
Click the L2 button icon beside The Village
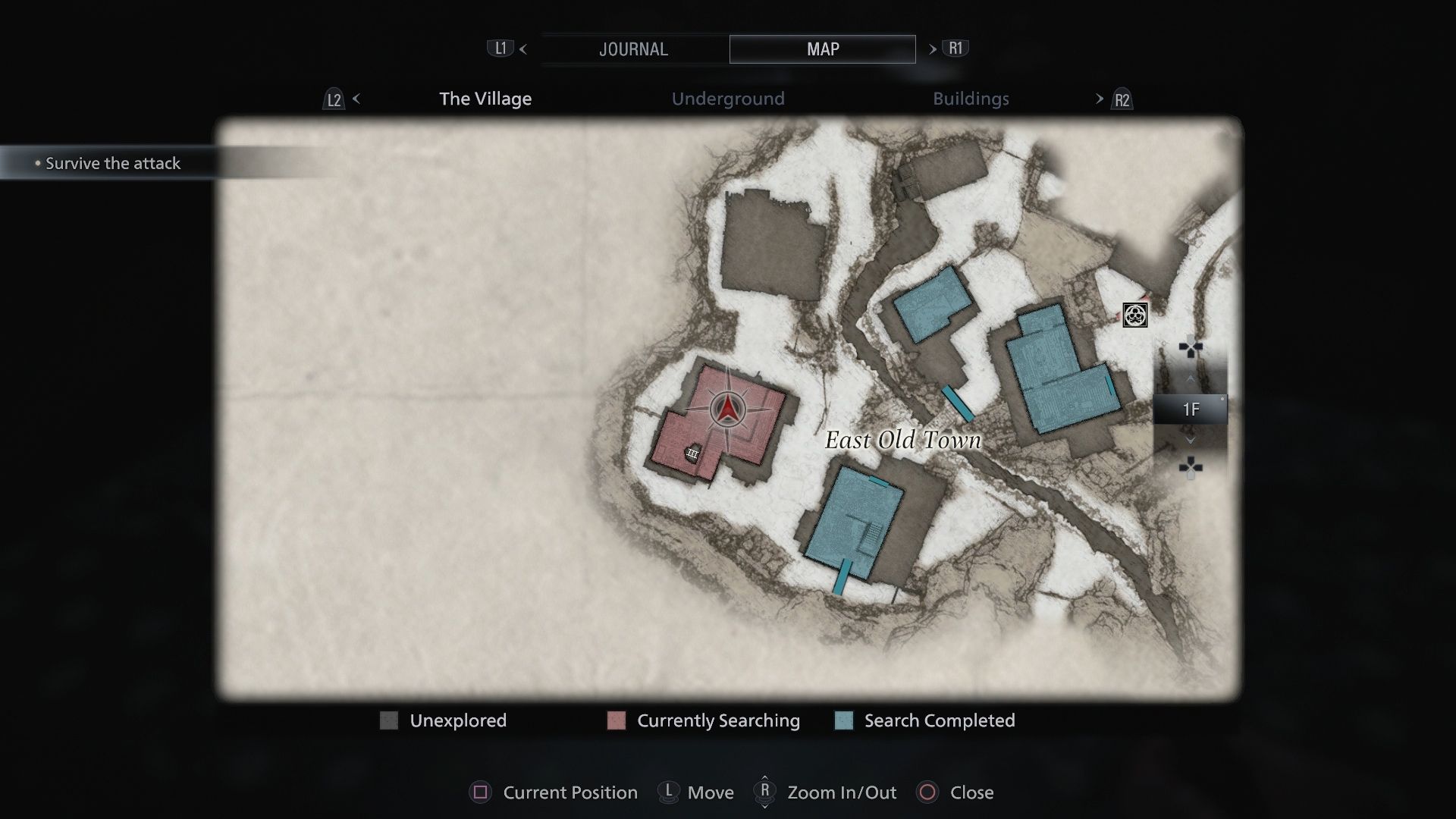point(334,99)
